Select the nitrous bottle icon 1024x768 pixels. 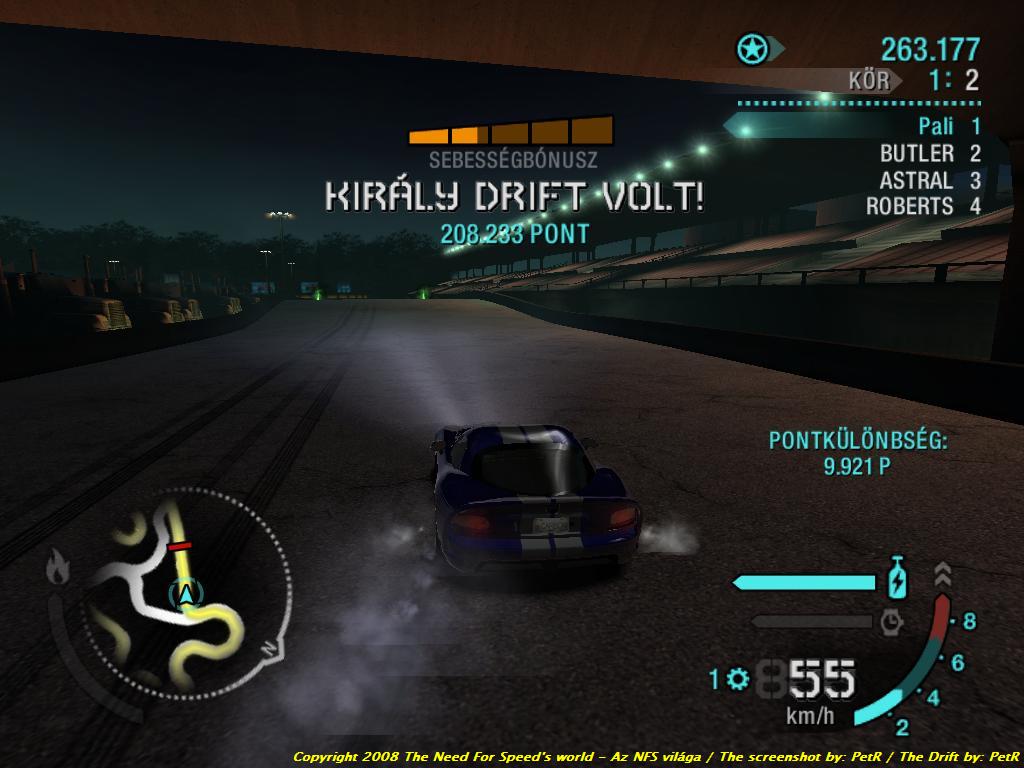pos(897,579)
